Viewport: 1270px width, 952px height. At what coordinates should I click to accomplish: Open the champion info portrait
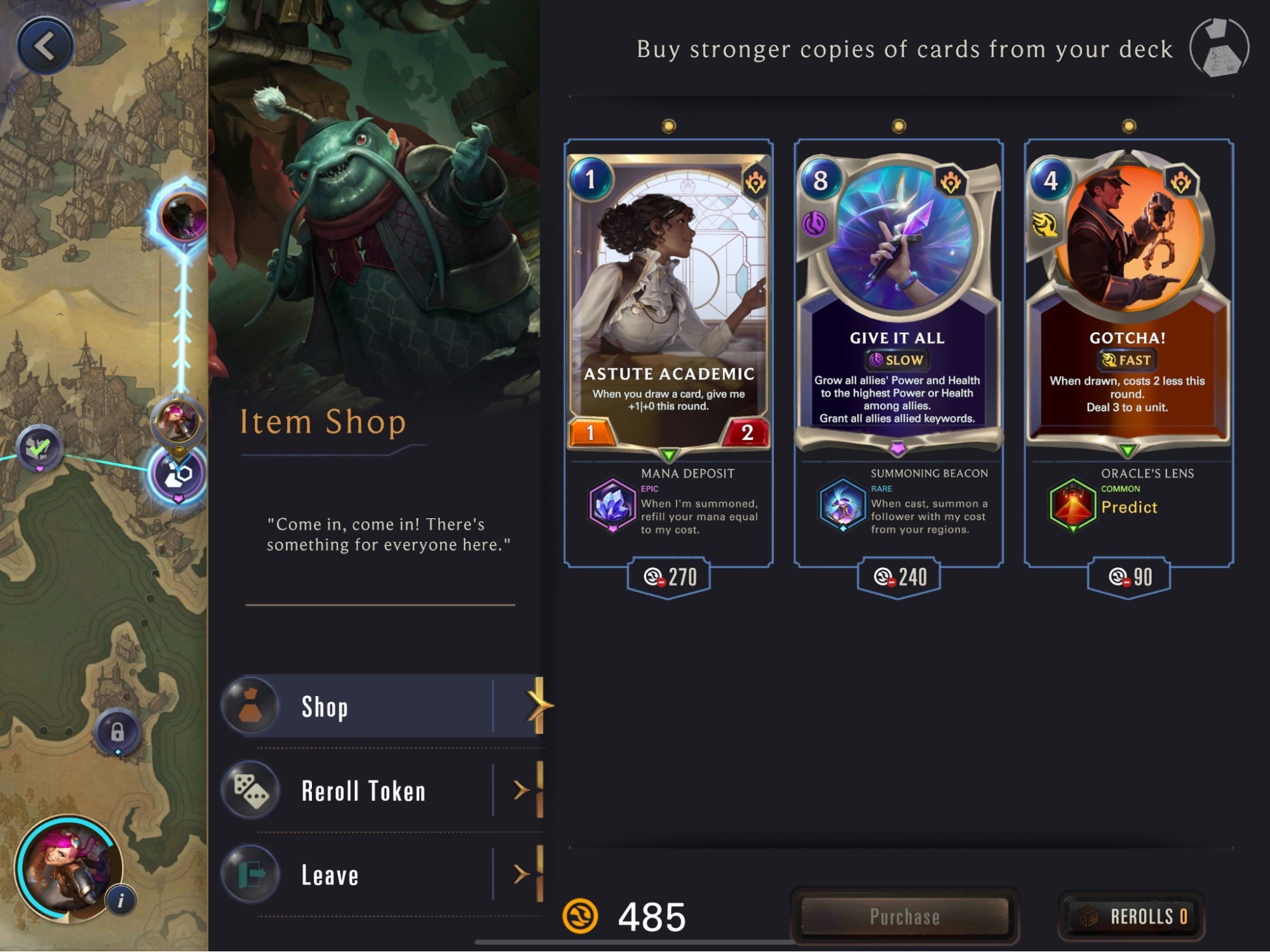(69, 868)
